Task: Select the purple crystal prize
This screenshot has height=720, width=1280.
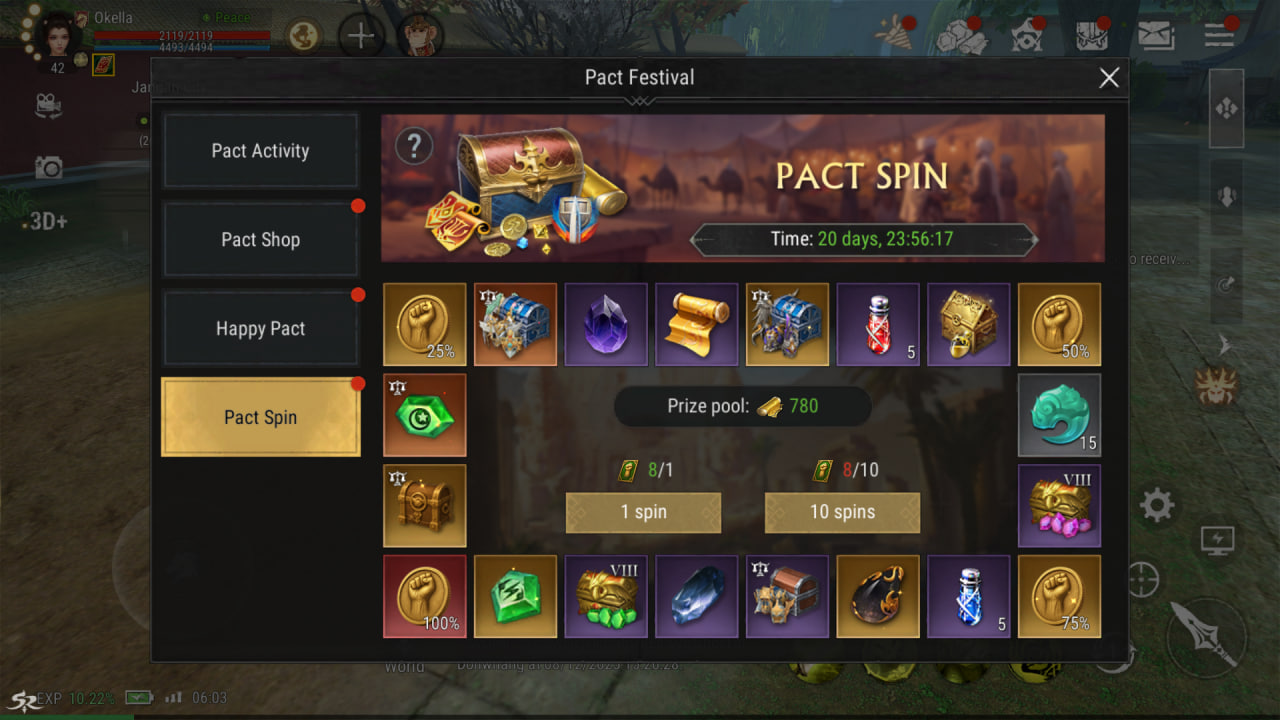Action: click(x=606, y=324)
